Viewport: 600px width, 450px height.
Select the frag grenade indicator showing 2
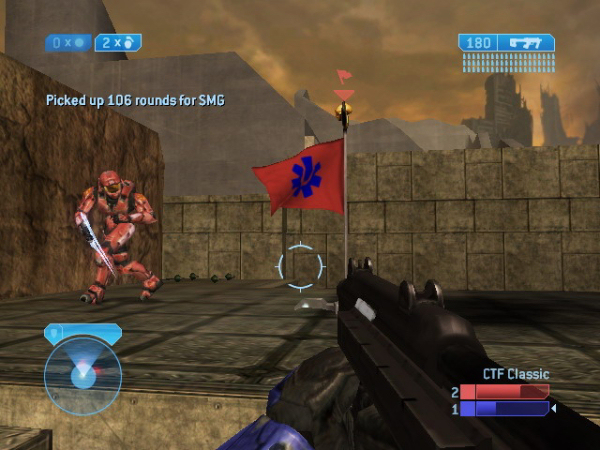118,42
